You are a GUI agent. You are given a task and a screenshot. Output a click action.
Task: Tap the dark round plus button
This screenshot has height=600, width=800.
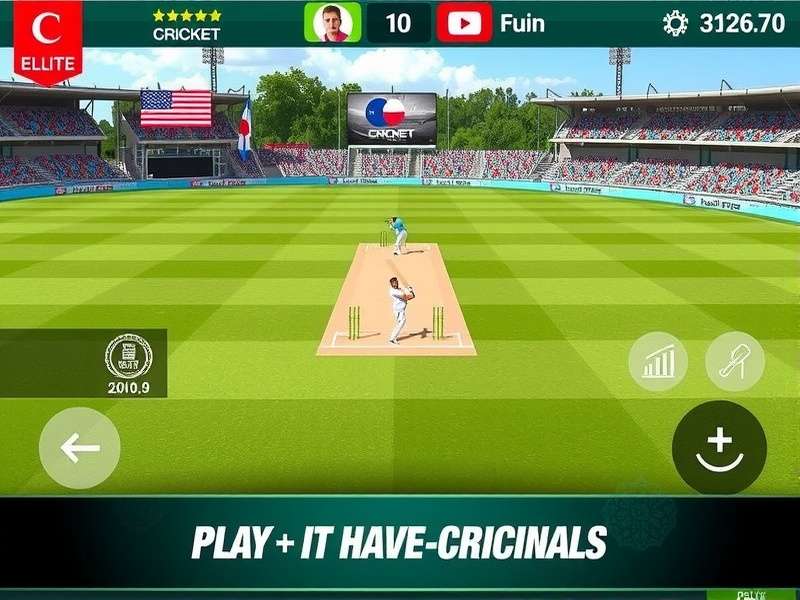click(719, 447)
